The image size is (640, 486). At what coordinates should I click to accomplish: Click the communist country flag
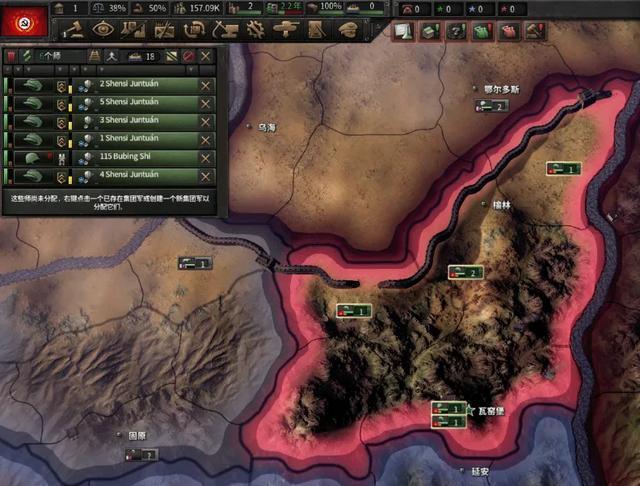coord(22,20)
